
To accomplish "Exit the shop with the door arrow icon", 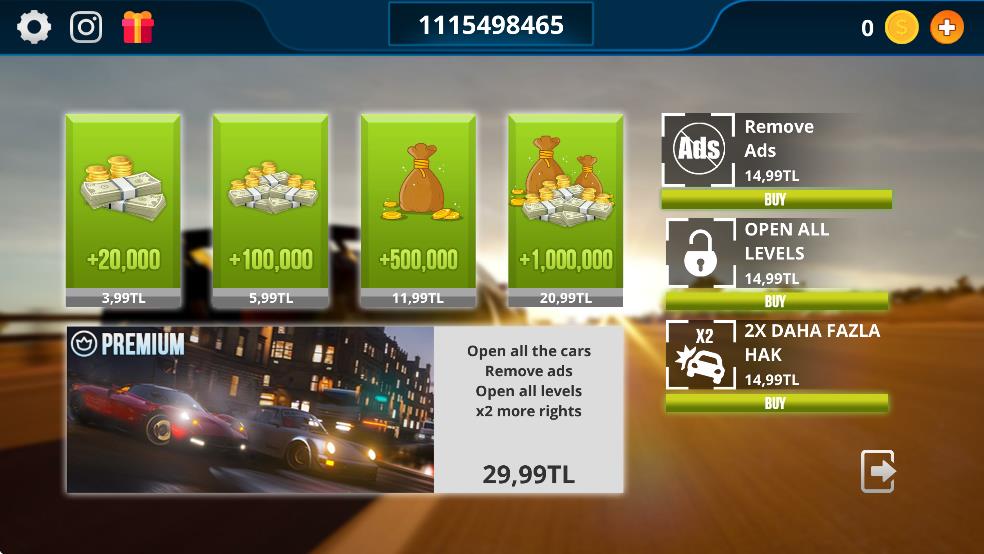I will 878,471.
